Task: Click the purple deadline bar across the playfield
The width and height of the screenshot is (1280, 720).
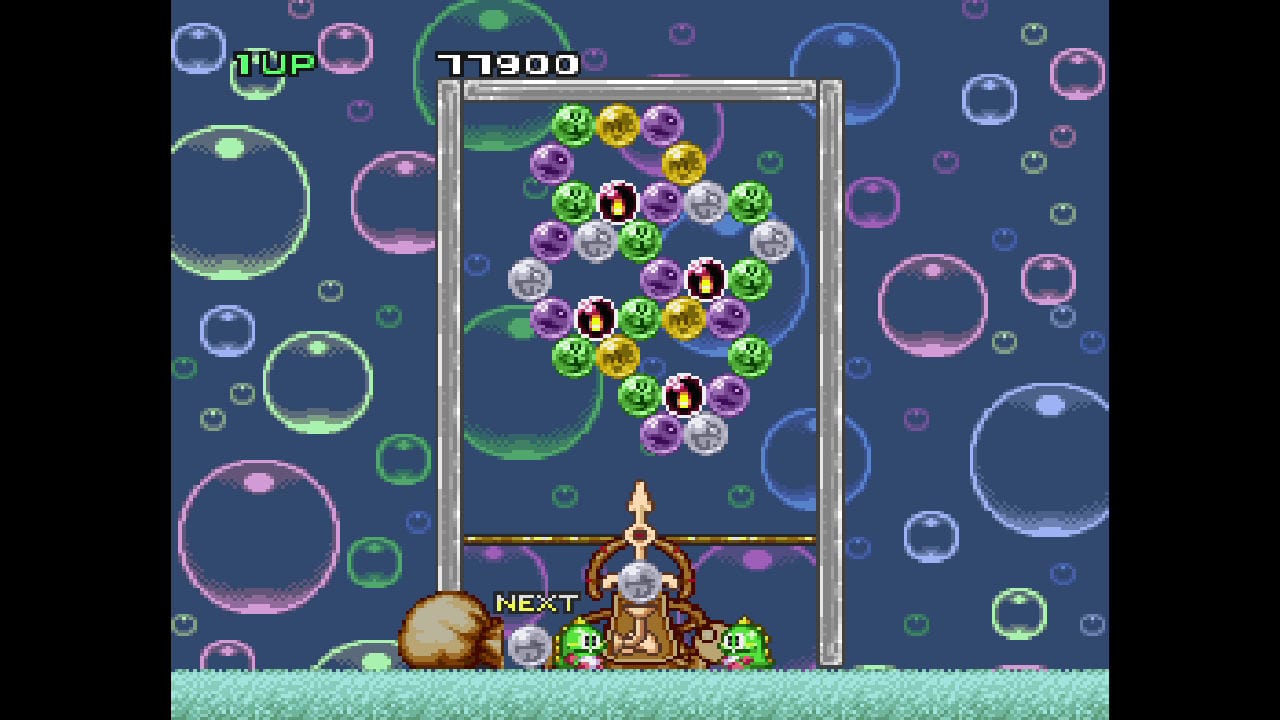Action: point(520,537)
